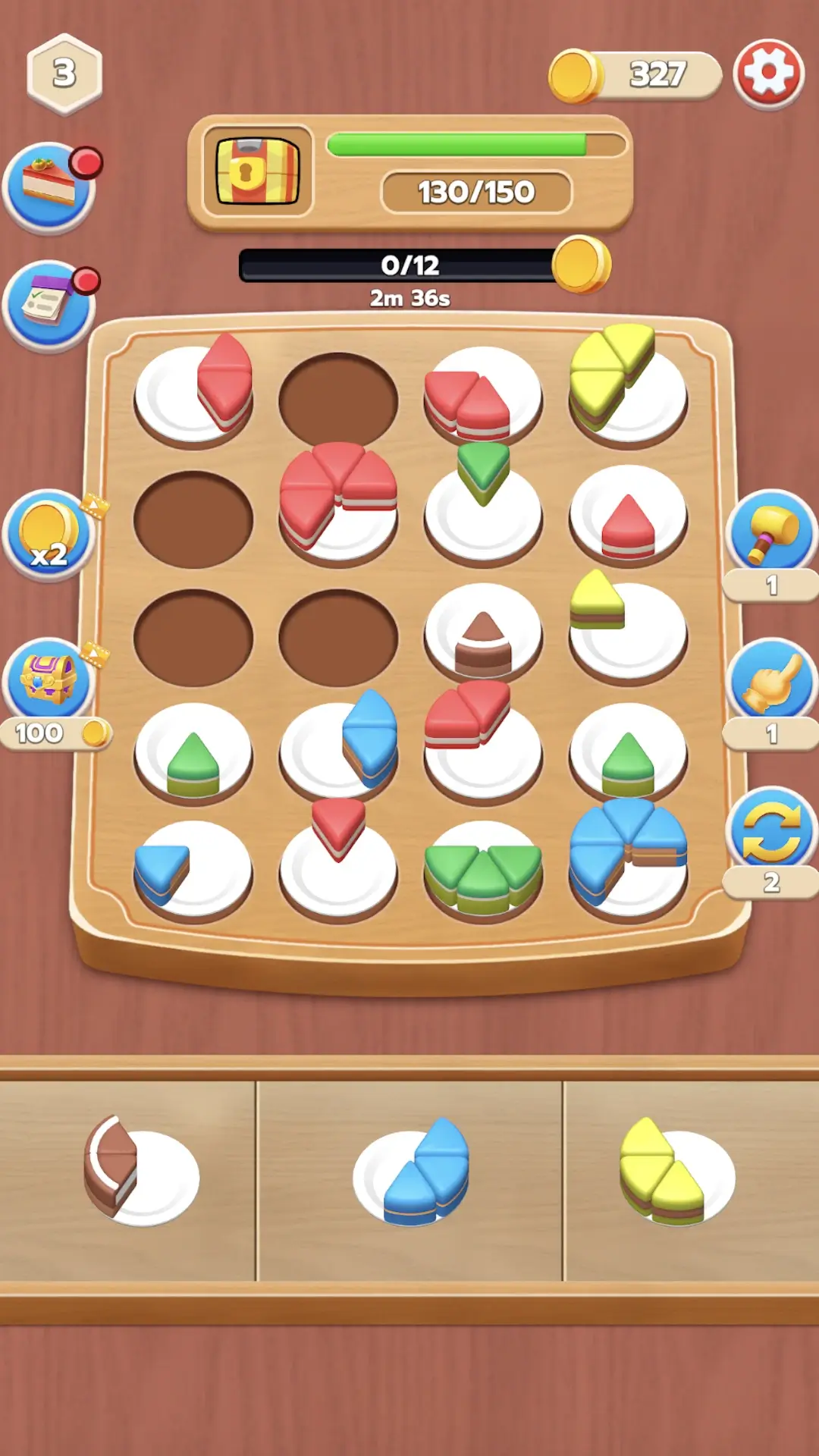
Task: Use the hammer booster
Action: [771, 533]
